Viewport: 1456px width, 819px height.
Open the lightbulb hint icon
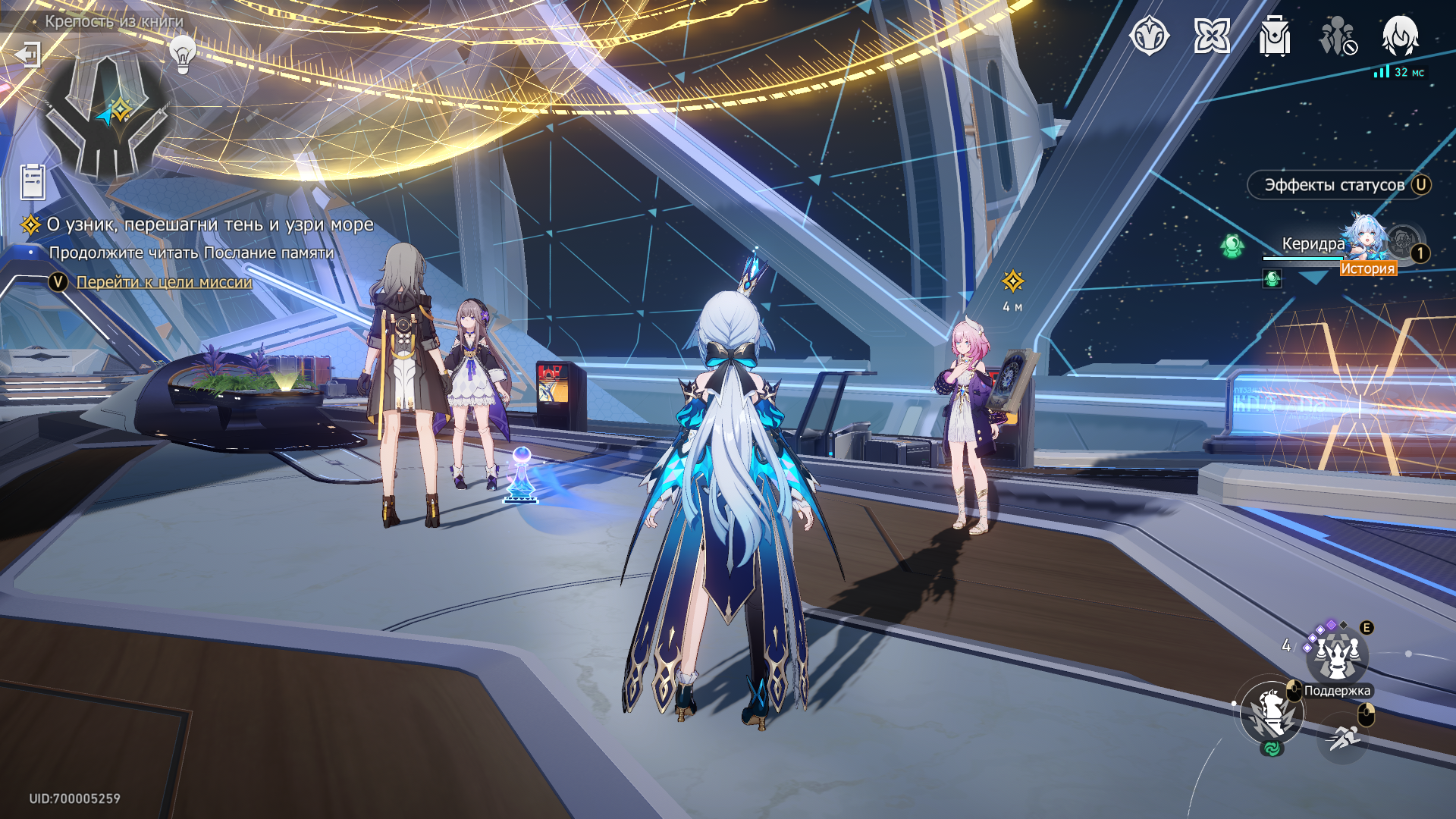(182, 54)
